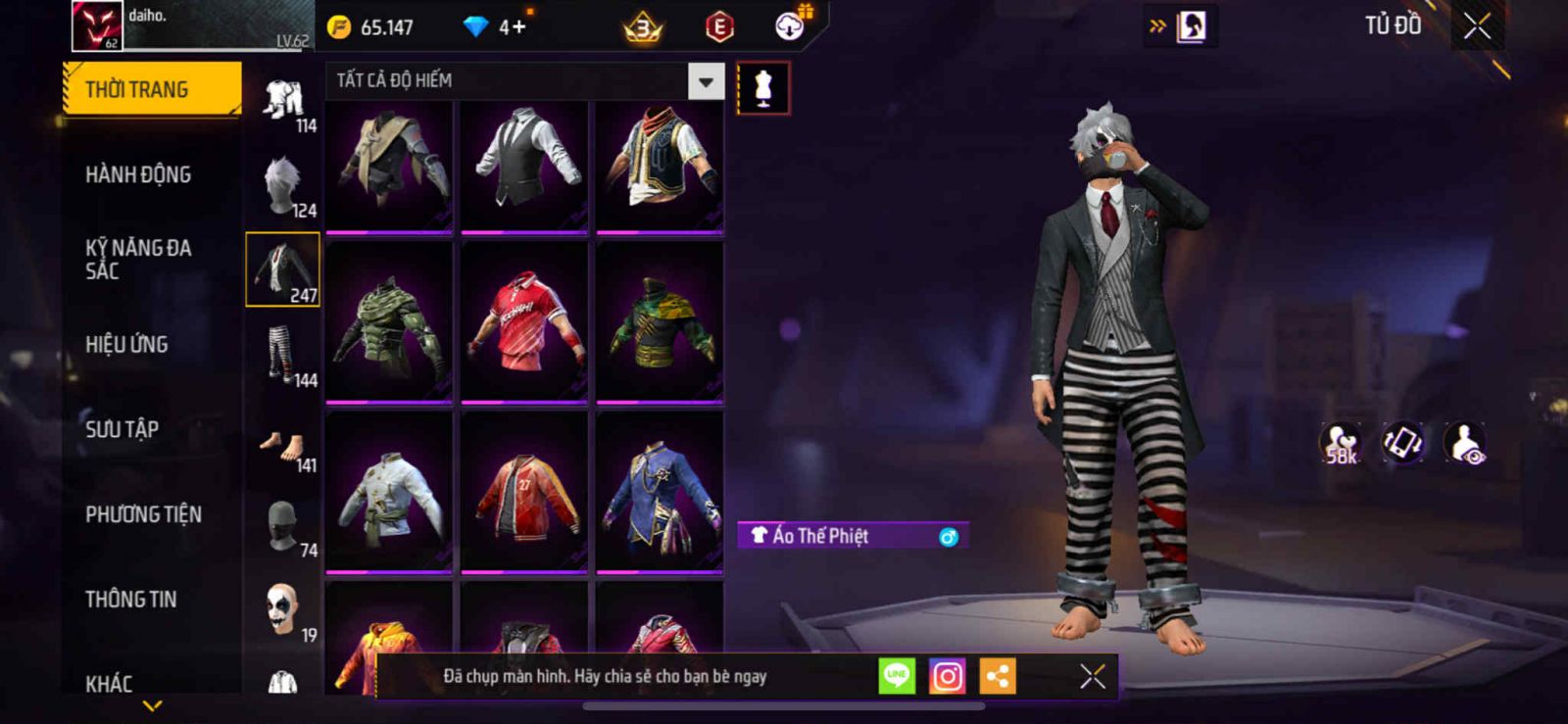The width and height of the screenshot is (1568, 724).
Task: Pick the black vest with white shirt
Action: point(524,164)
